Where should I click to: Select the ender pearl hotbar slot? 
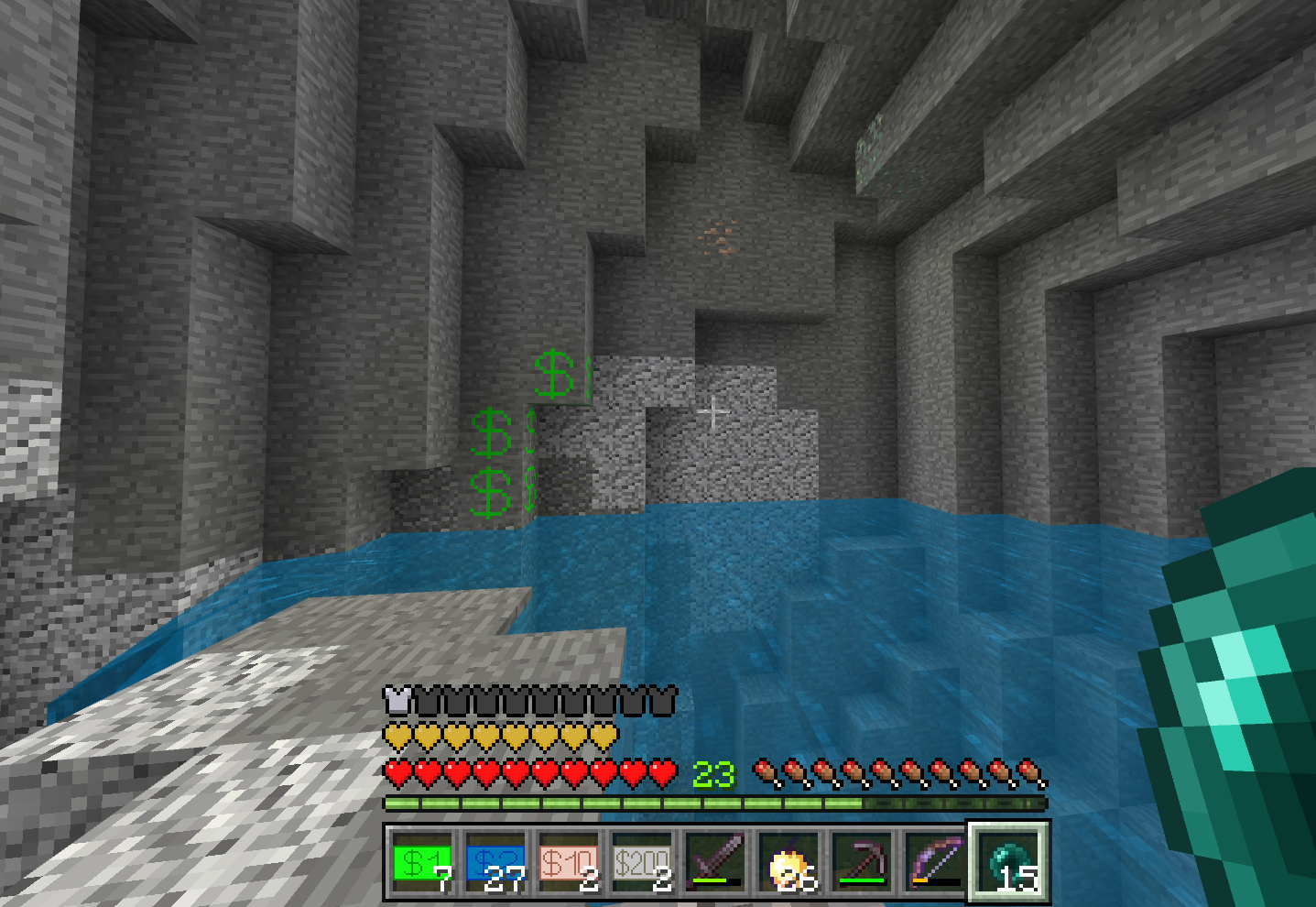point(1008,864)
